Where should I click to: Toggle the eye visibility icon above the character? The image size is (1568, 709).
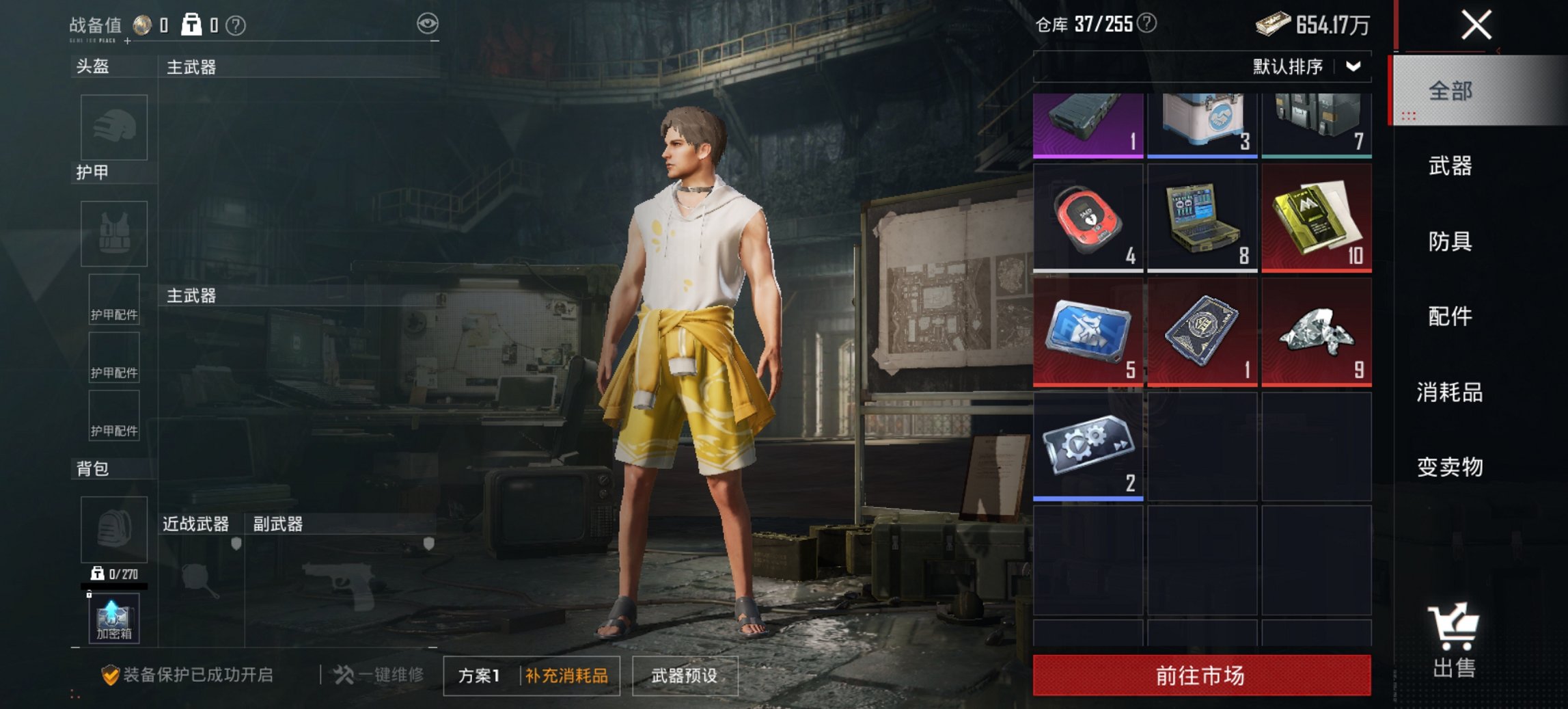click(x=428, y=22)
